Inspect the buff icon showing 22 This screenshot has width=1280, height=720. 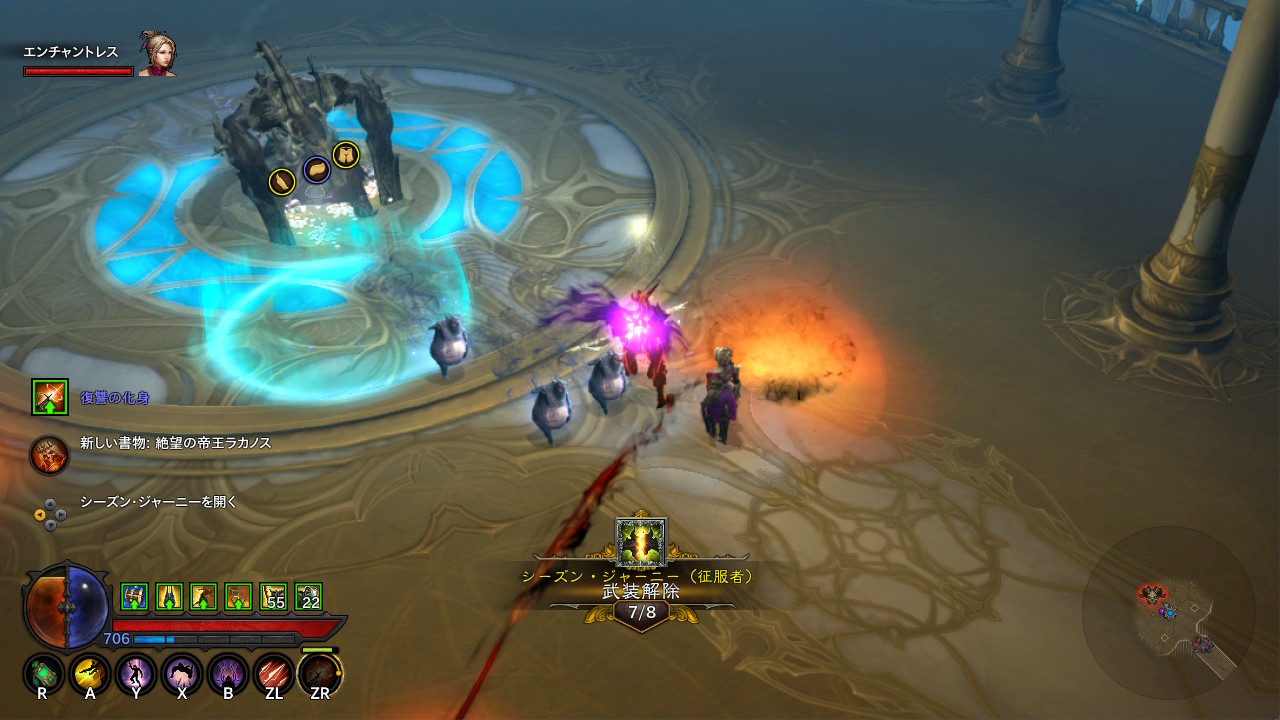308,597
